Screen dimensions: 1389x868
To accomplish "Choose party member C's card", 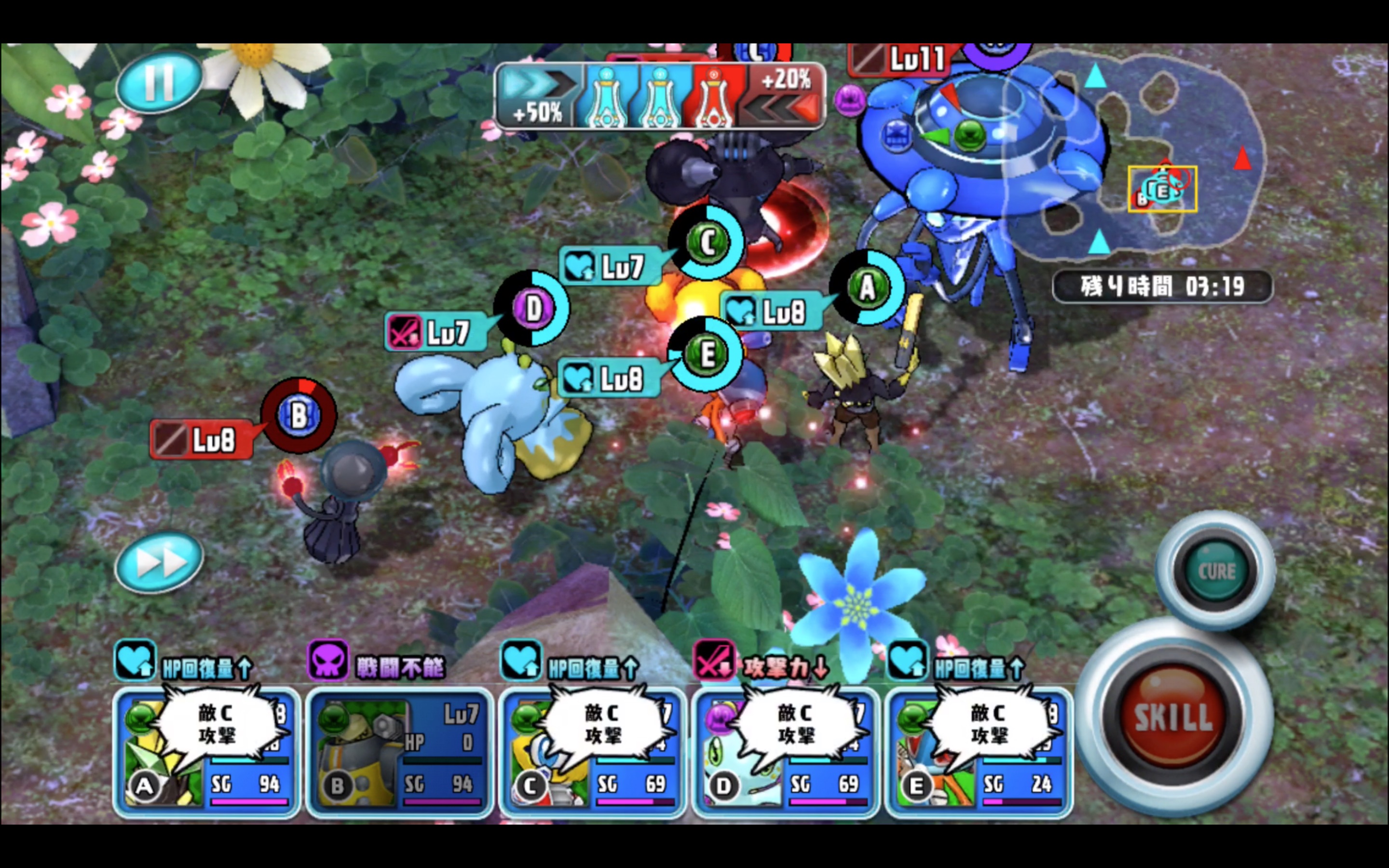I will (x=592, y=753).
